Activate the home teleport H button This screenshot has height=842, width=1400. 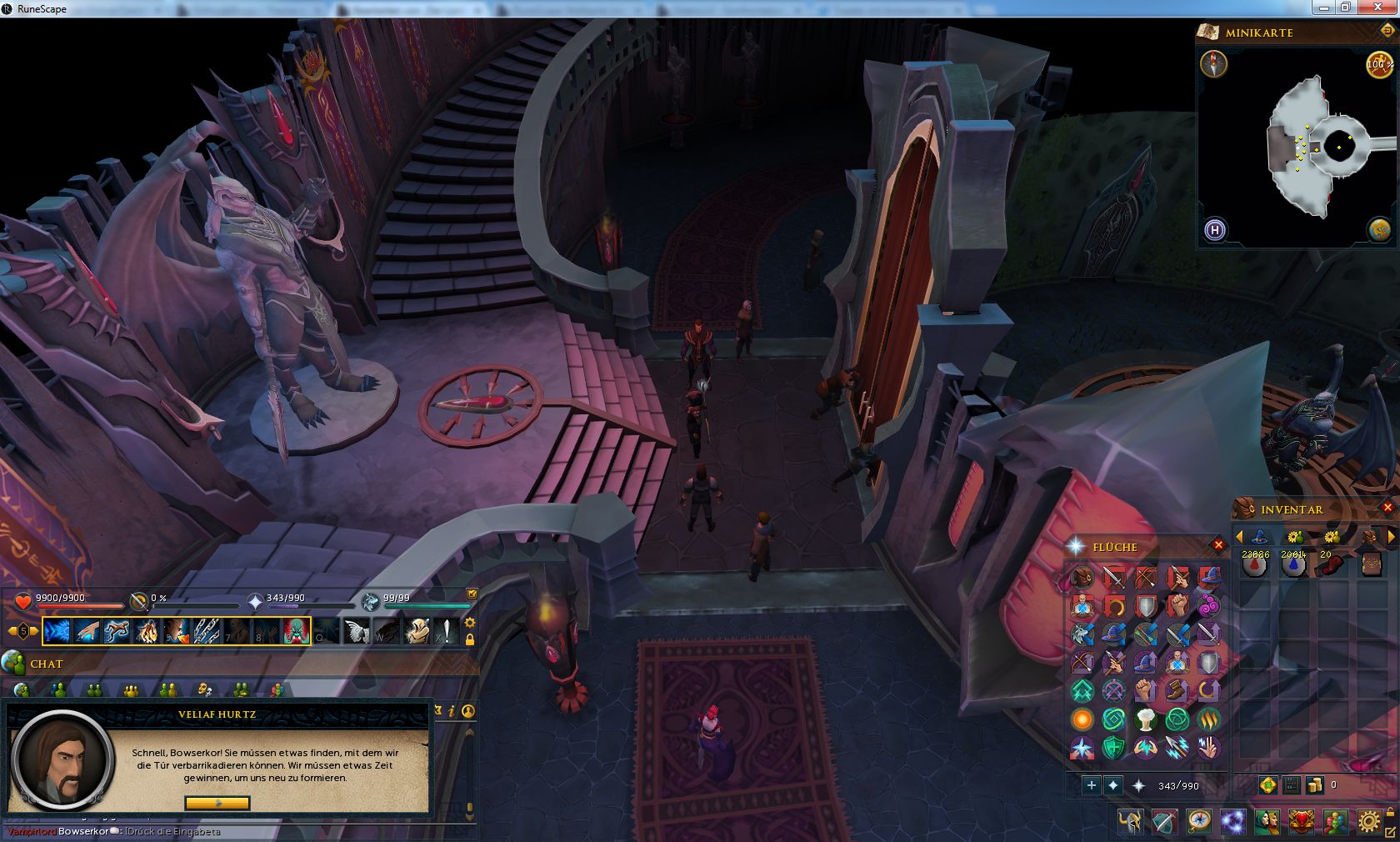coord(1215,229)
